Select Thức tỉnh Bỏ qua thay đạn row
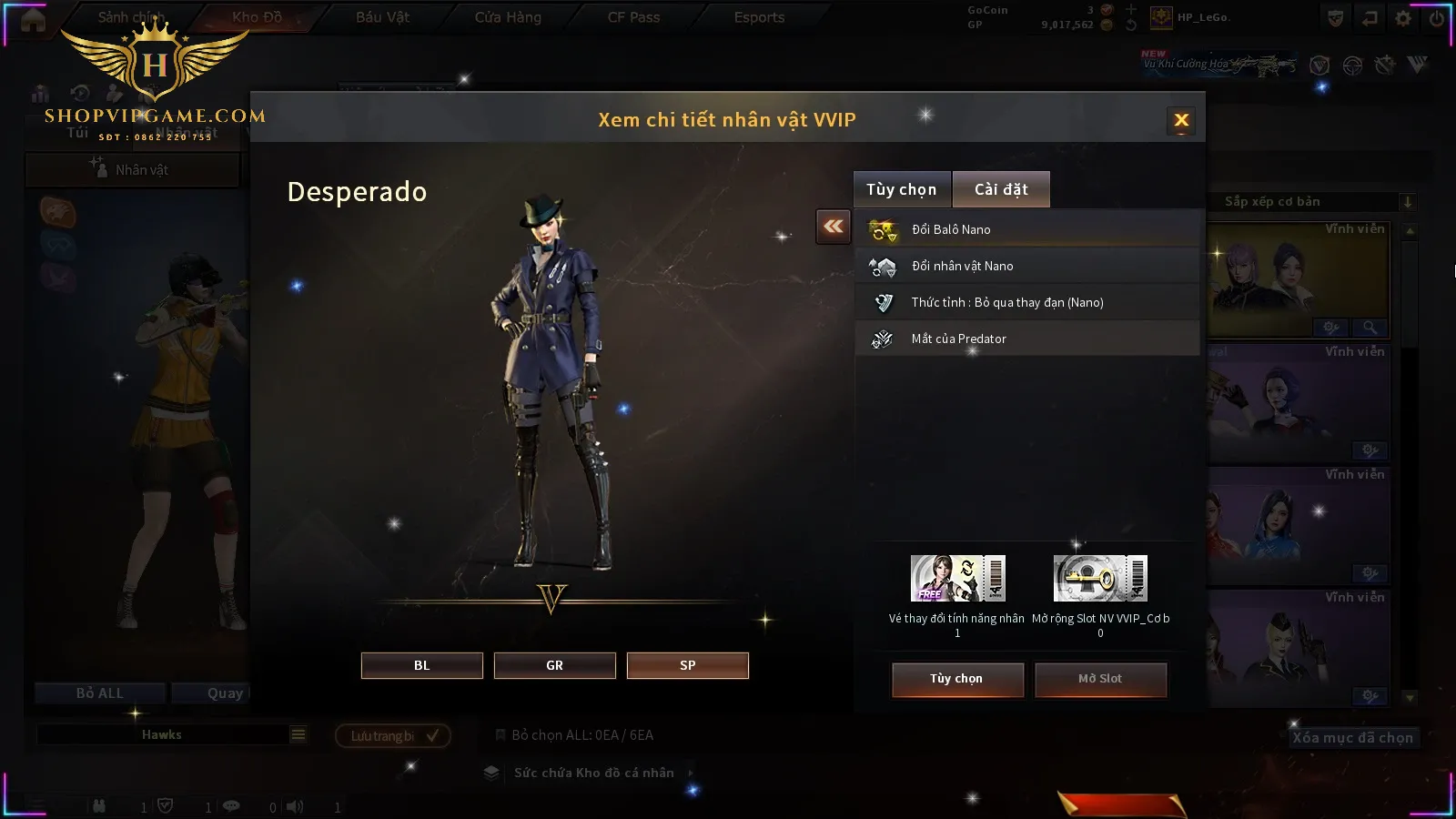This screenshot has height=819, width=1456. click(x=1026, y=302)
